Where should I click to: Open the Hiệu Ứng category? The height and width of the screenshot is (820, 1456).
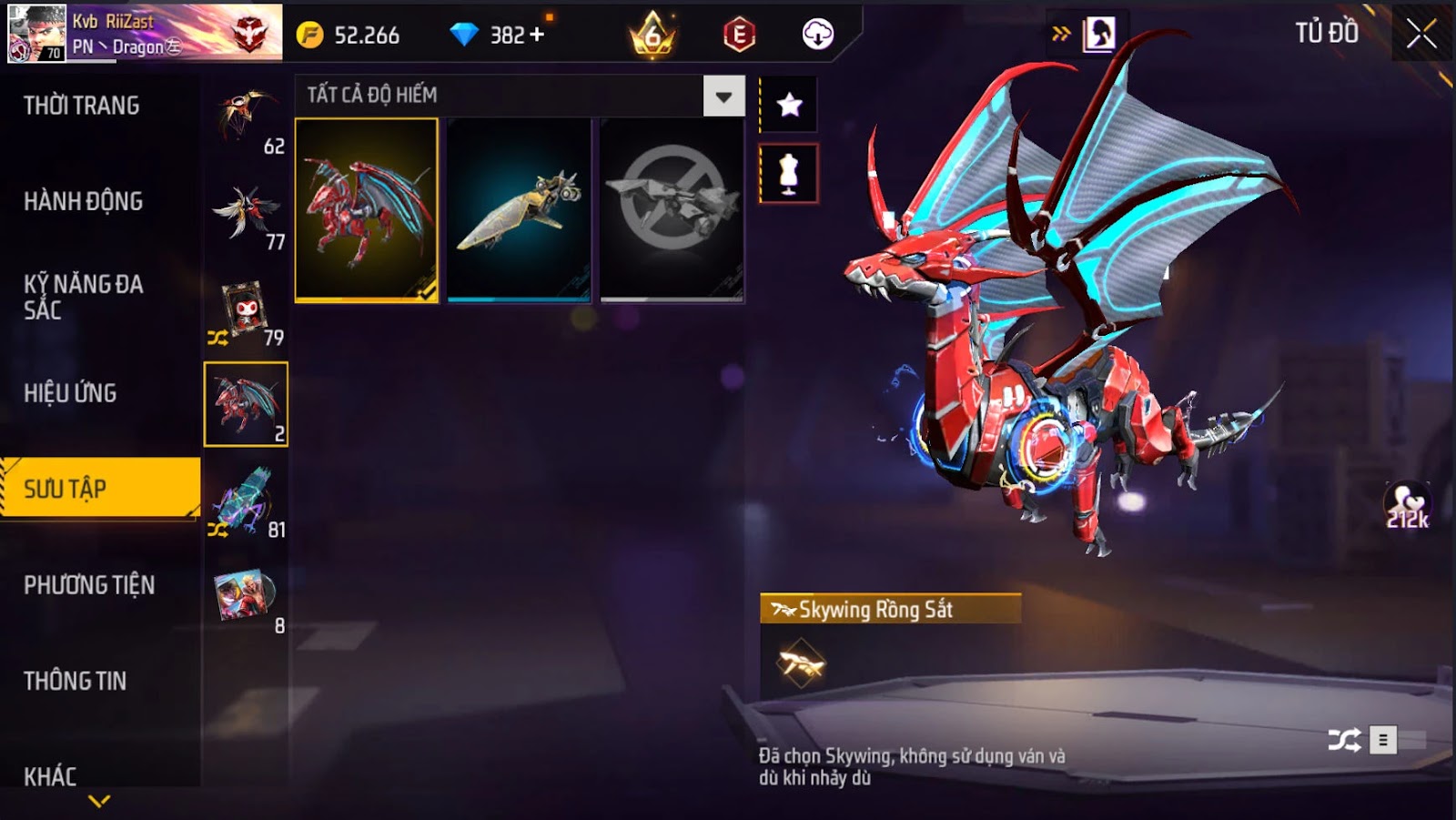[x=70, y=393]
